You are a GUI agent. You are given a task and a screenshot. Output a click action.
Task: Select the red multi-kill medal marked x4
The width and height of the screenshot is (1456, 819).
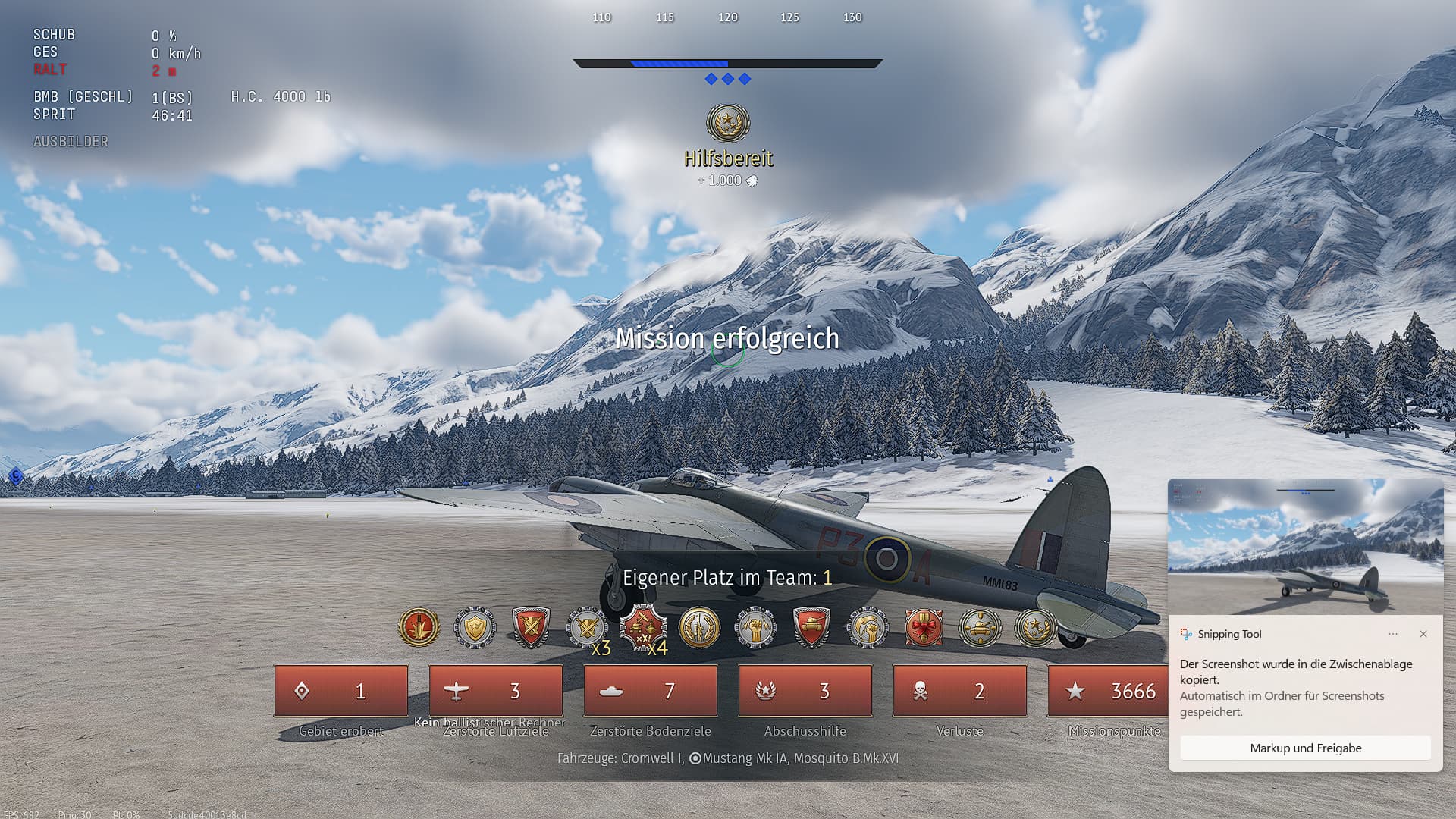tap(643, 628)
